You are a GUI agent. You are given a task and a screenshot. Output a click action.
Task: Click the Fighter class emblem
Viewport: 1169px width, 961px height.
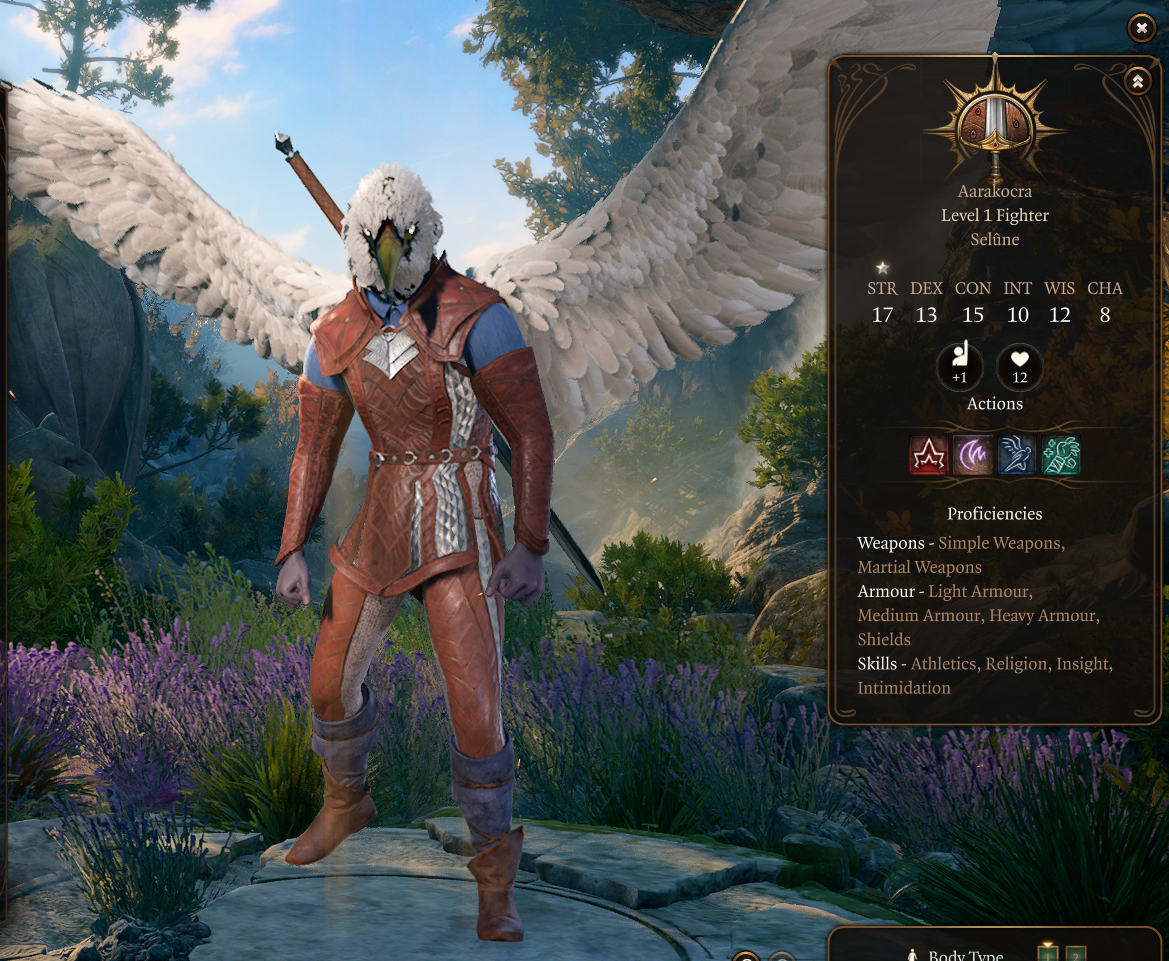(994, 123)
